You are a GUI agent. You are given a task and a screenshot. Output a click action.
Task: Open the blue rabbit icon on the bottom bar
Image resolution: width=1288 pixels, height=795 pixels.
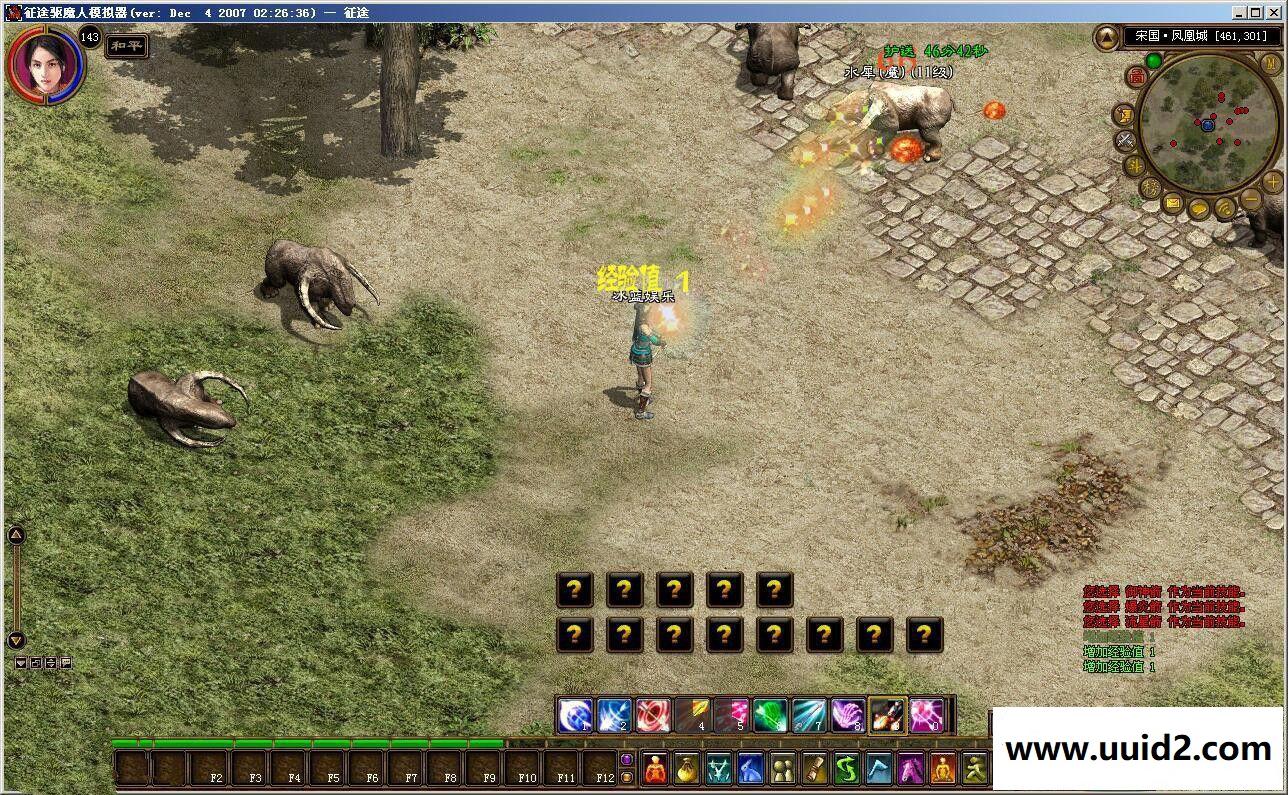[x=751, y=768]
